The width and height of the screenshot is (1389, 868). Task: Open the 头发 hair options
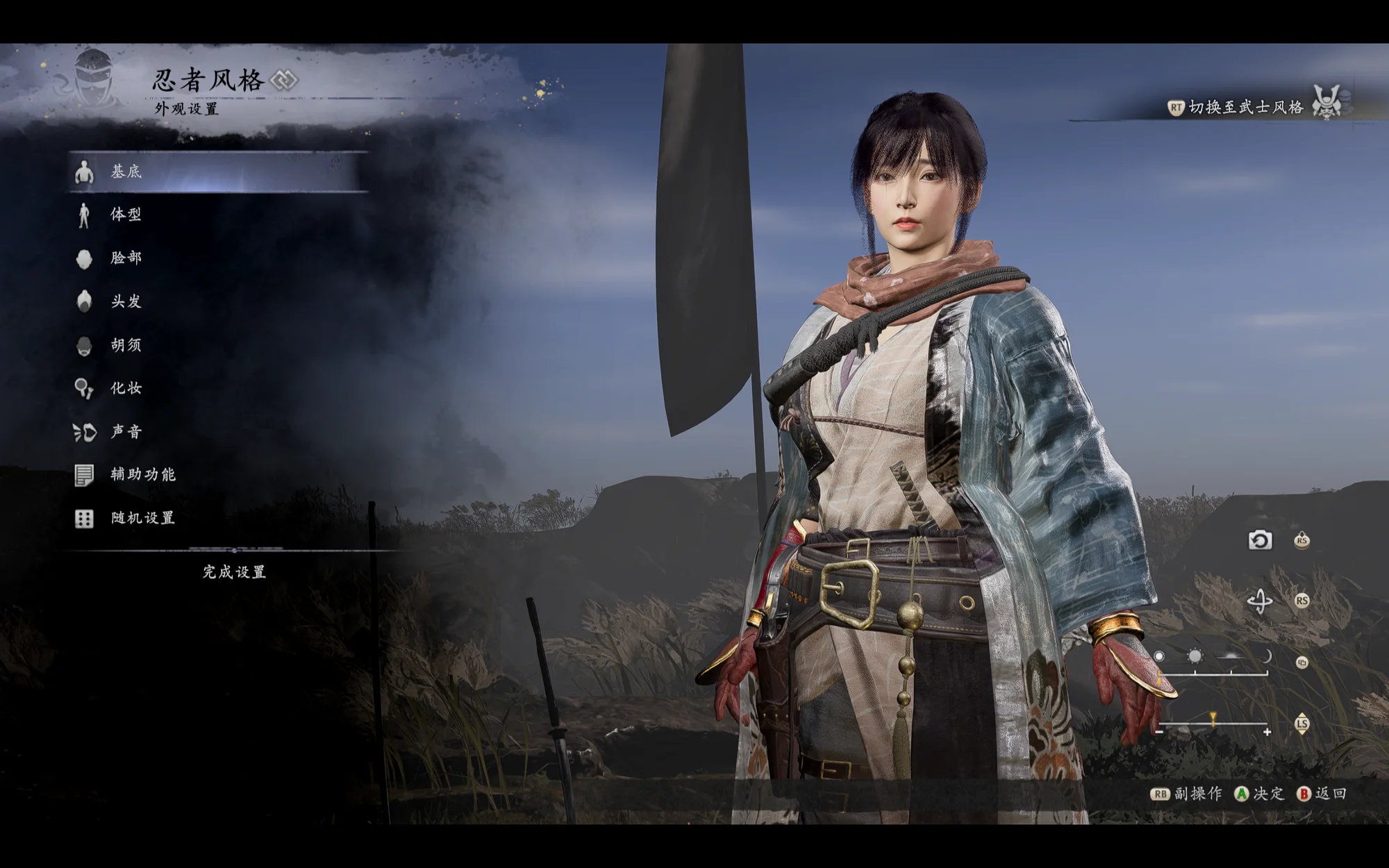pyautogui.click(x=126, y=301)
